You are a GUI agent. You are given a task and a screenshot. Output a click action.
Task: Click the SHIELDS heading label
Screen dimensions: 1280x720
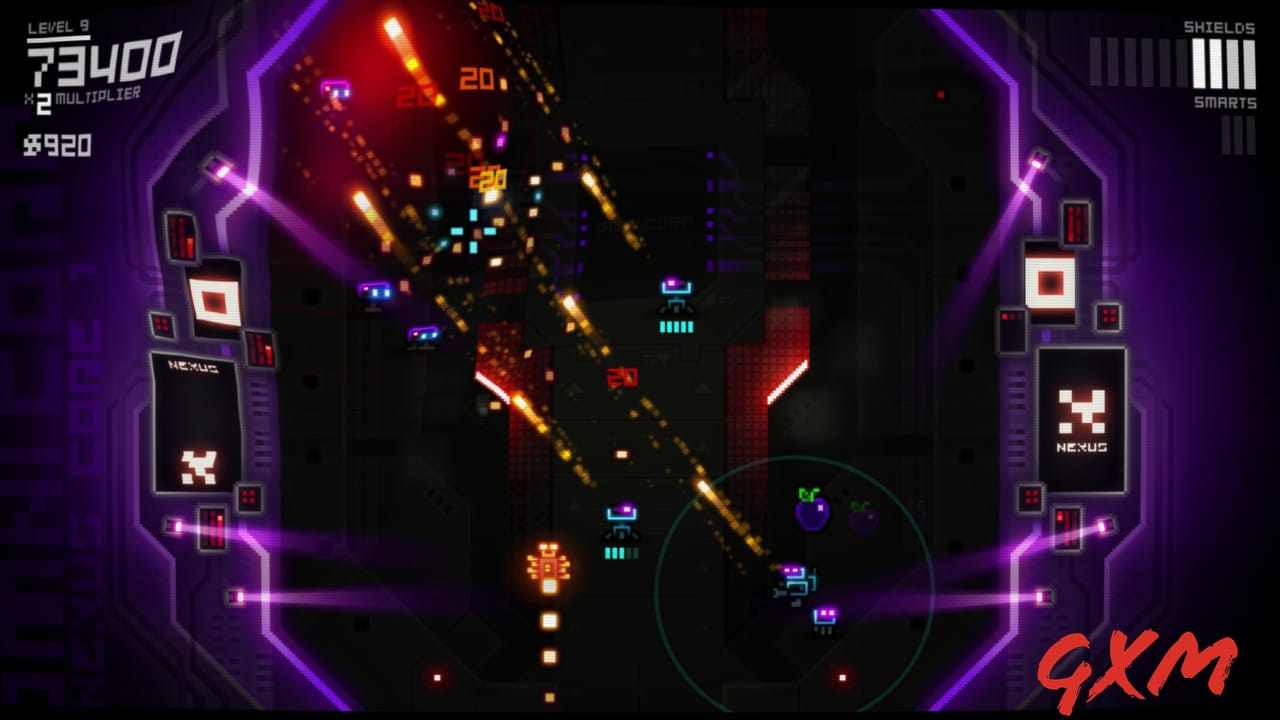click(1219, 28)
